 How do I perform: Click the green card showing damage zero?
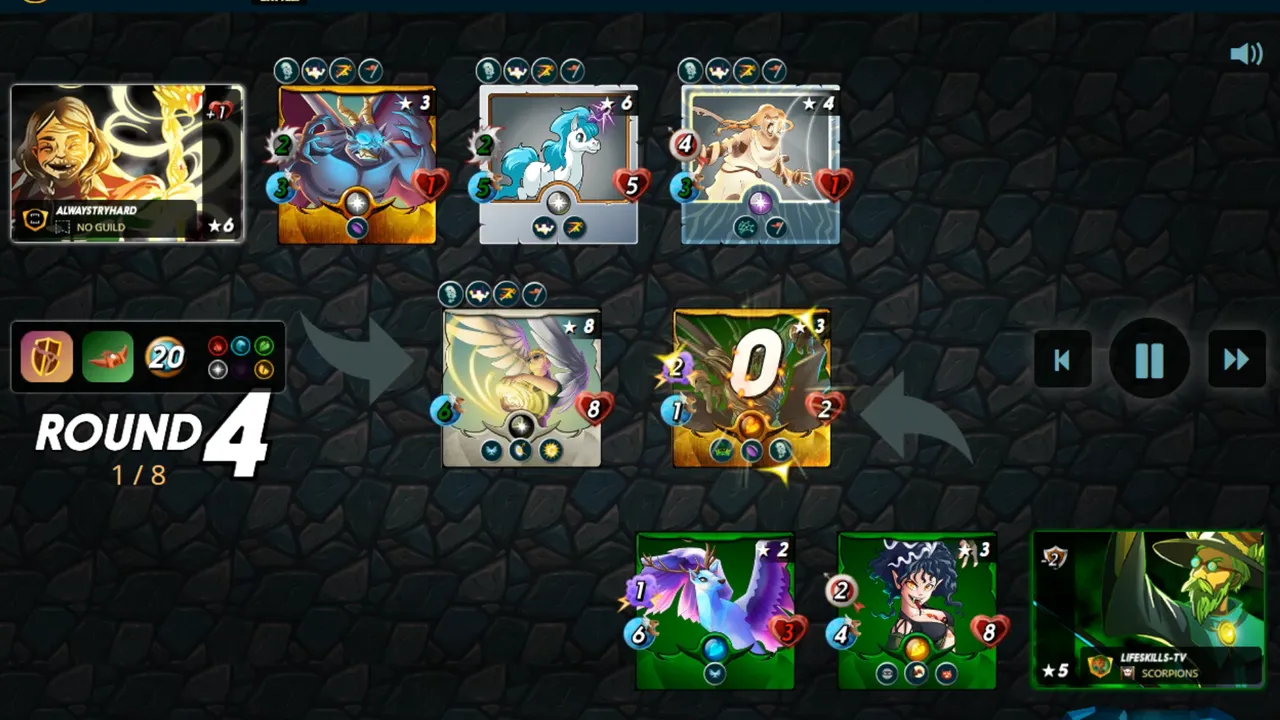coord(752,389)
